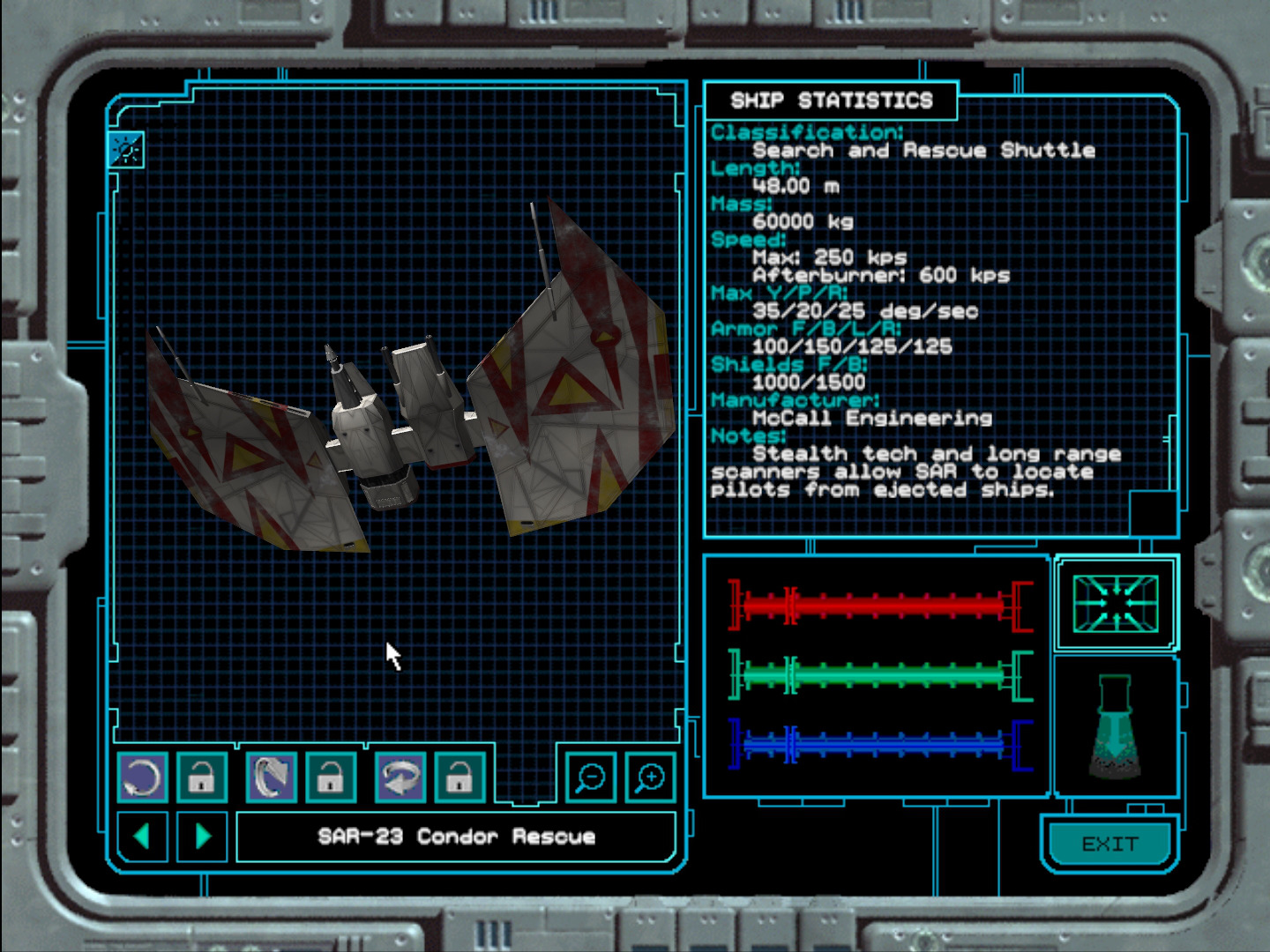Viewport: 1270px width, 952px height.
Task: Show the next ship with right arrow
Action: [x=203, y=836]
